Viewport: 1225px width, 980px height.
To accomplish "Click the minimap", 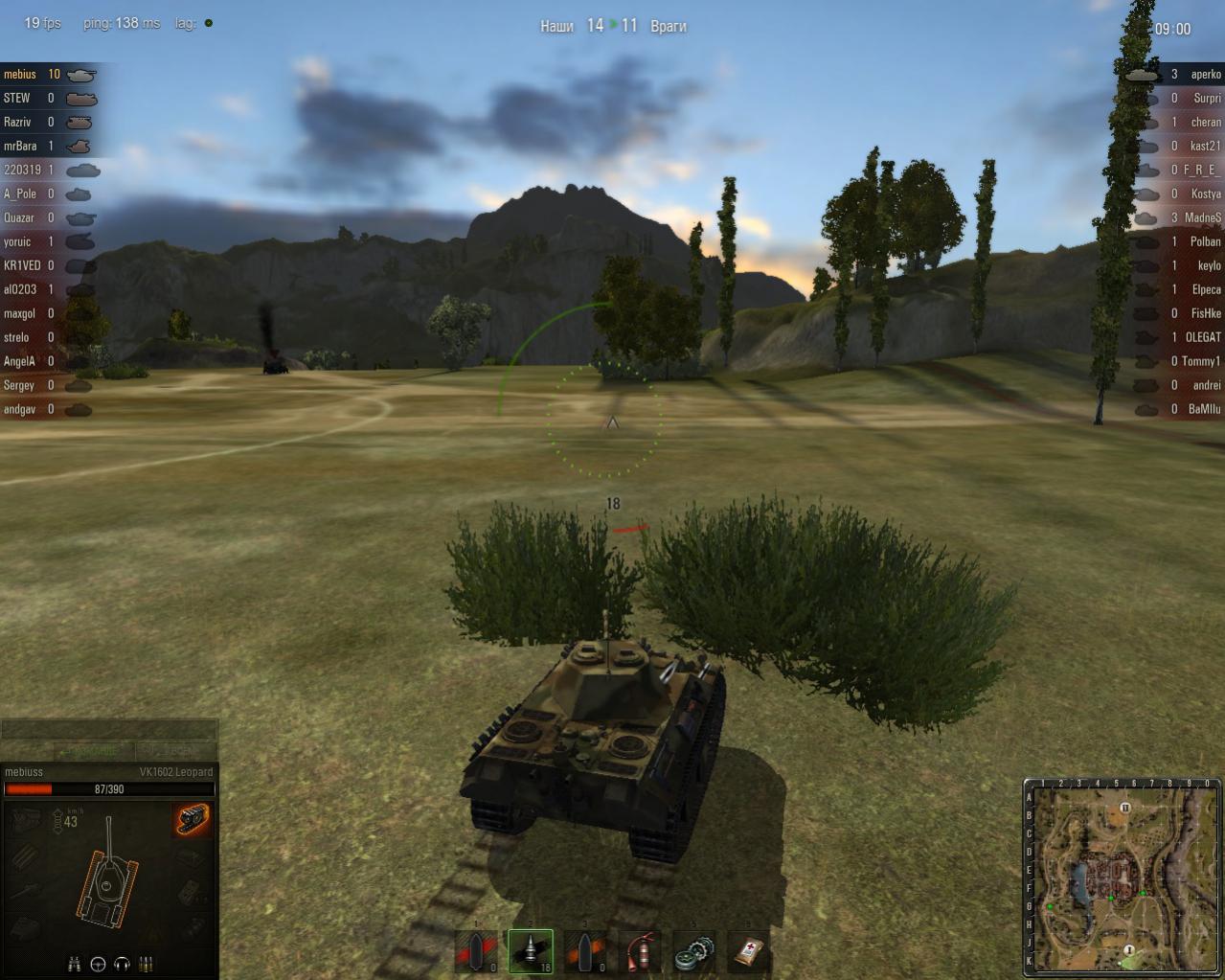I will point(1122,877).
